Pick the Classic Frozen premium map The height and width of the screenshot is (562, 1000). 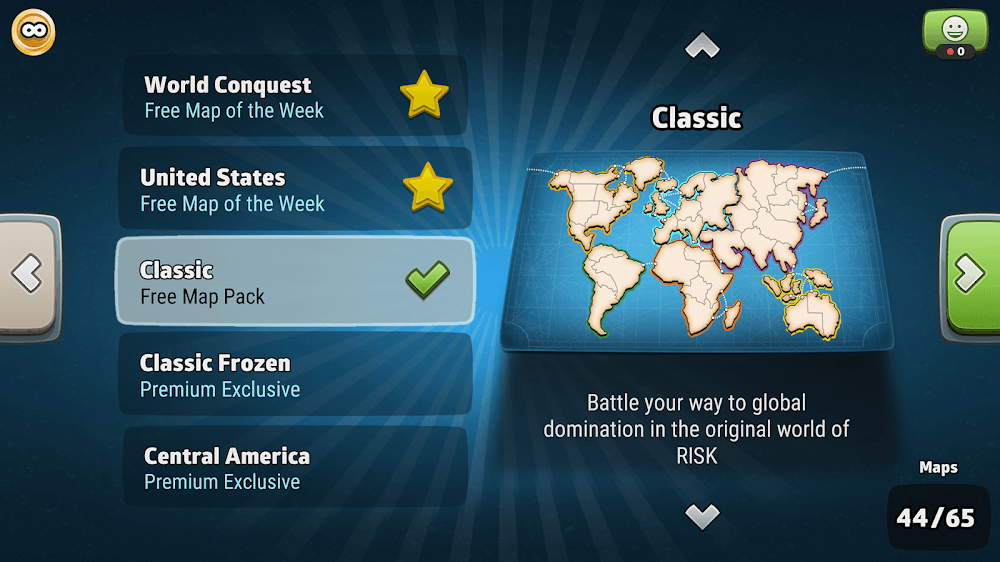point(295,374)
